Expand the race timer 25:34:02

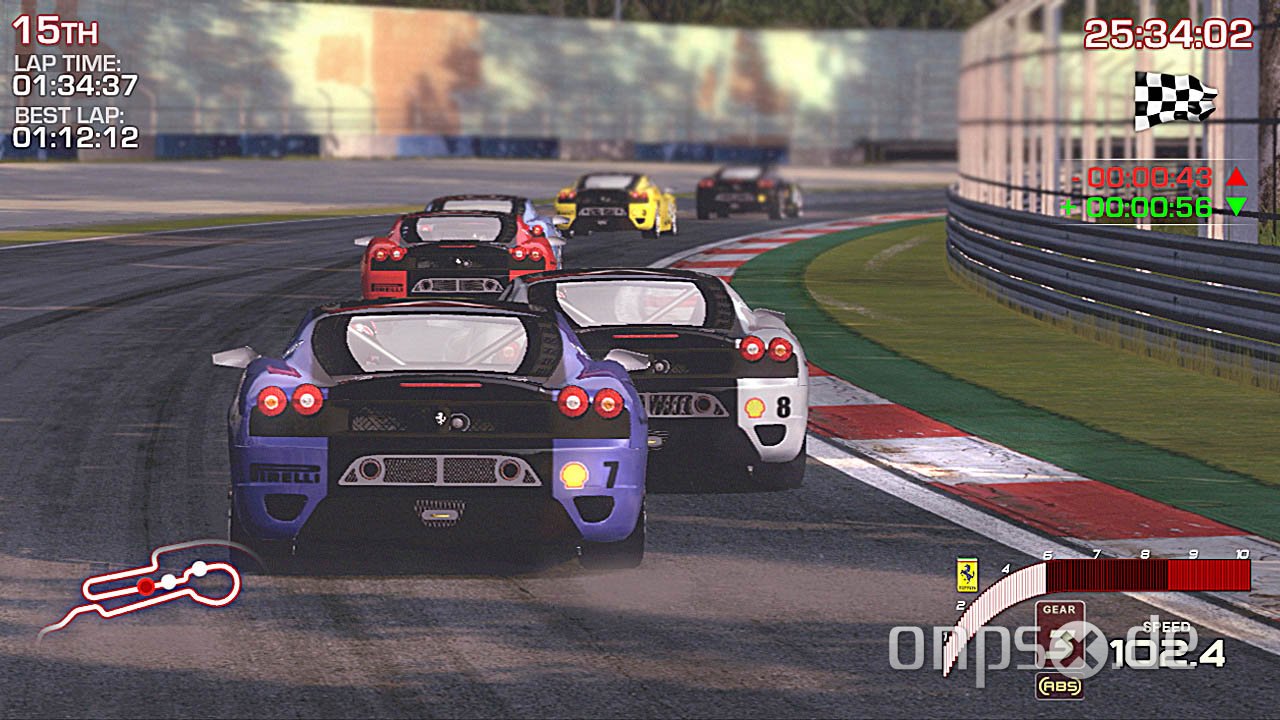click(1168, 33)
